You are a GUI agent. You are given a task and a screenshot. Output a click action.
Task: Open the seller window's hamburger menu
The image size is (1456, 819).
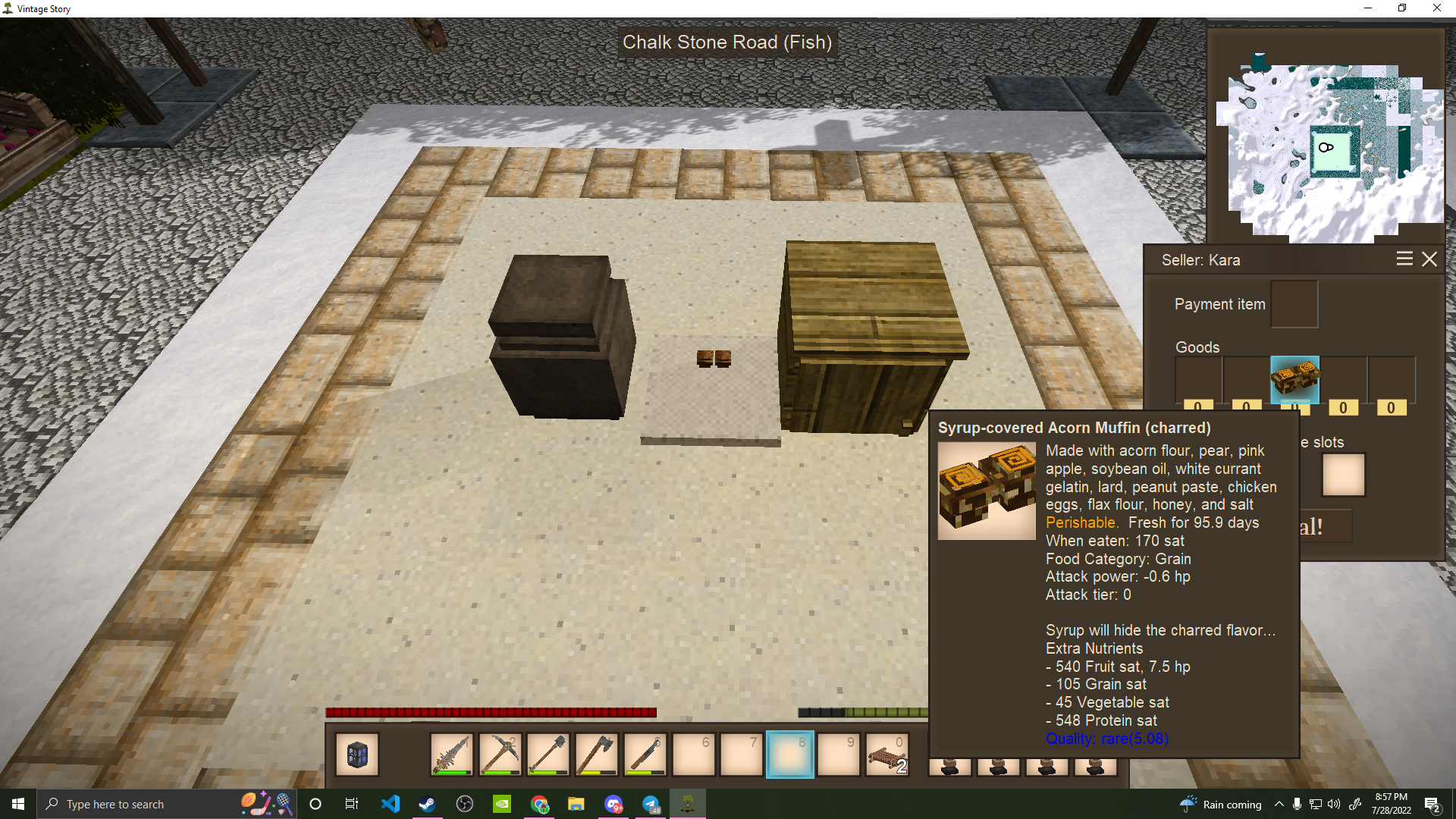click(x=1404, y=259)
